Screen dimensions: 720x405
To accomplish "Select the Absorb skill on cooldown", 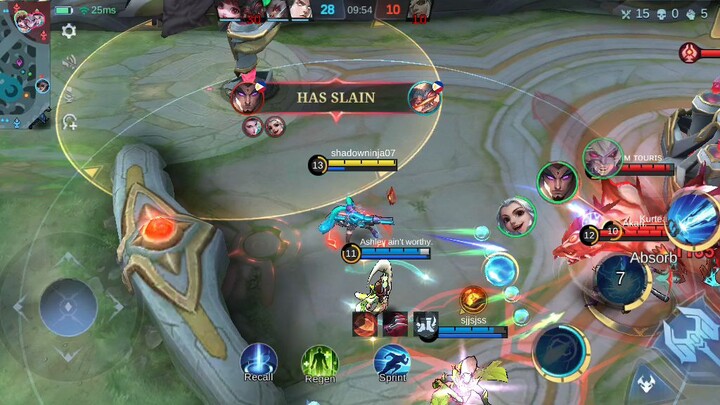I will pyautogui.click(x=622, y=277).
